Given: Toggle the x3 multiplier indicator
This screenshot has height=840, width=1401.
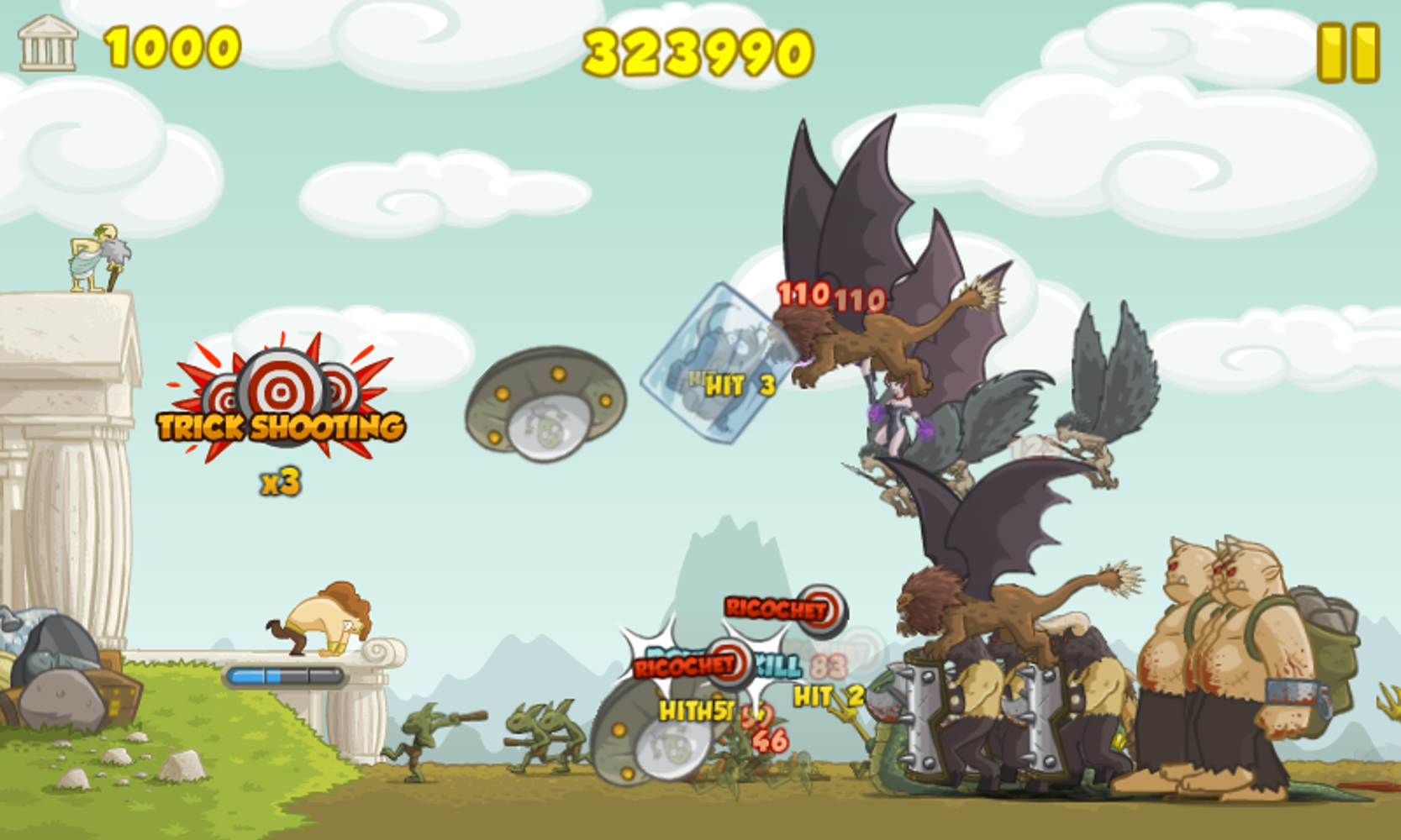Looking at the screenshot, I should pos(277,481).
